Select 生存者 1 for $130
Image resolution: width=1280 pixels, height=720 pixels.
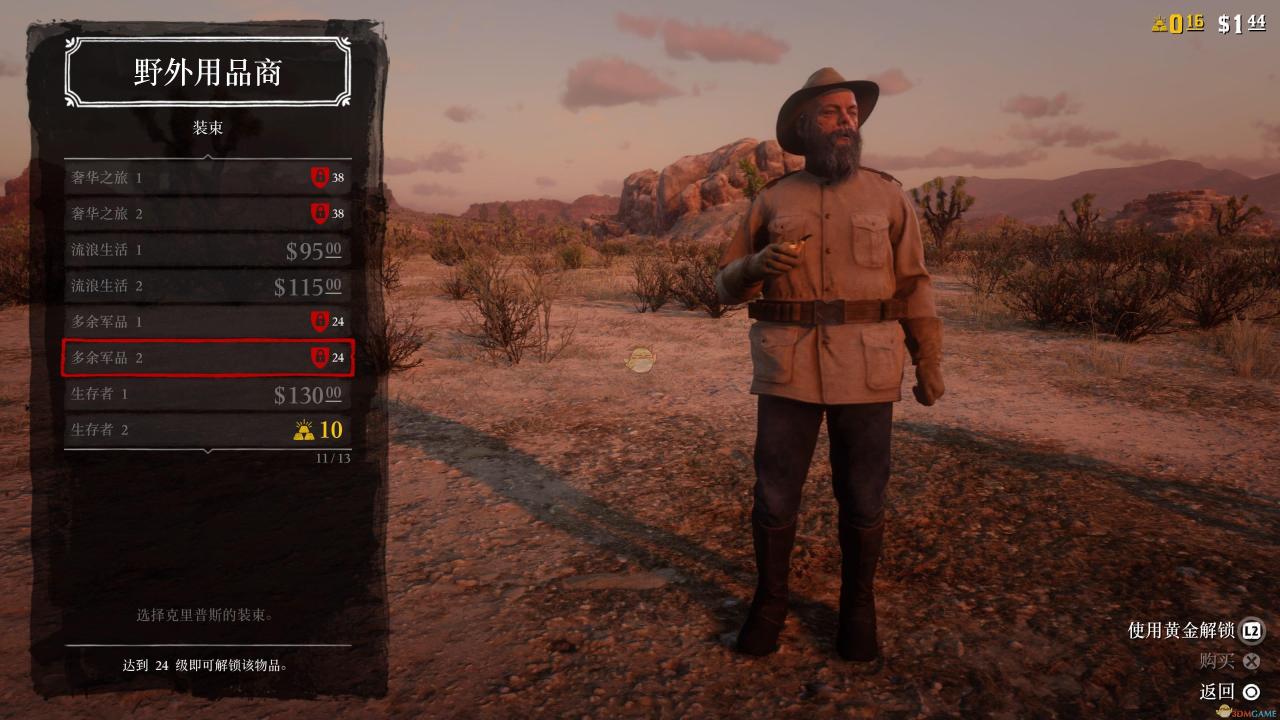point(207,394)
